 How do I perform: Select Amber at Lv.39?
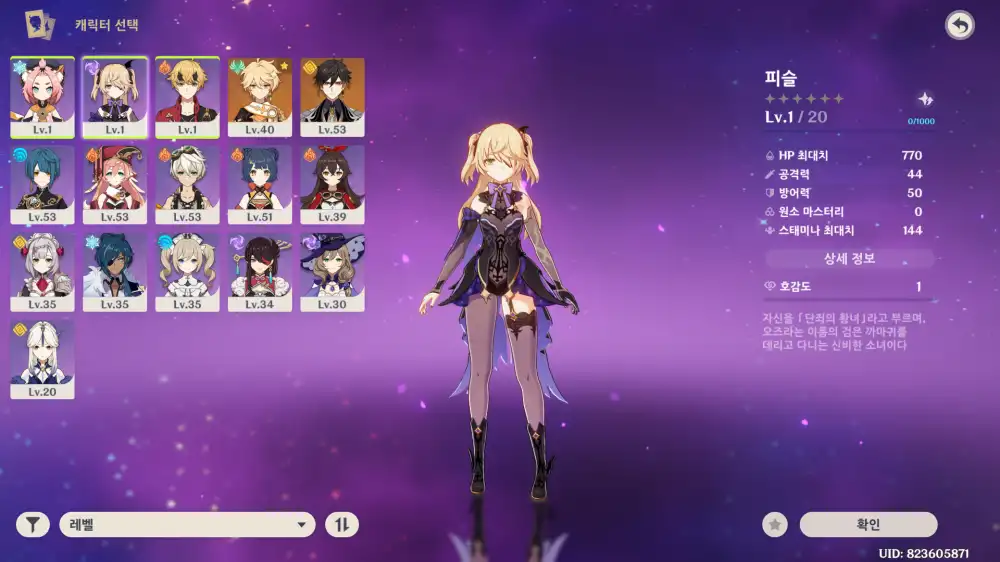point(332,179)
